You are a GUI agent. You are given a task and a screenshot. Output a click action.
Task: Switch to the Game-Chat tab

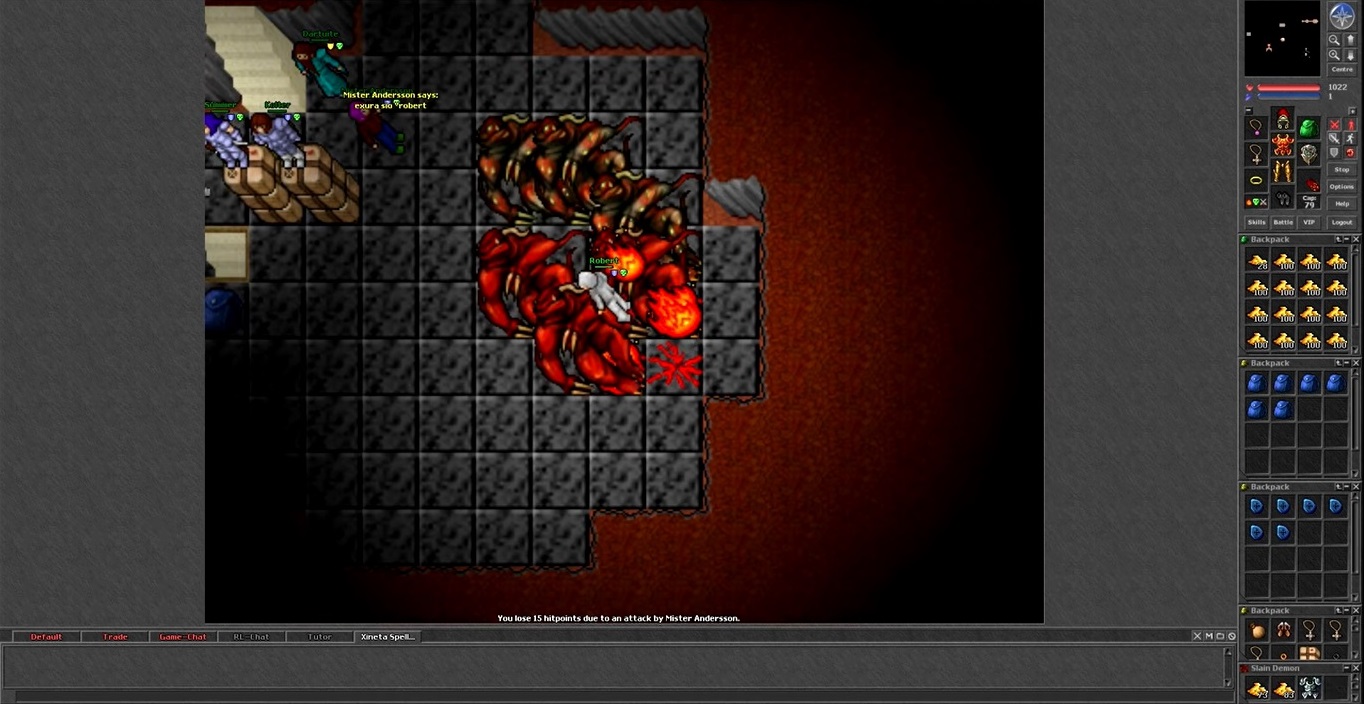183,637
